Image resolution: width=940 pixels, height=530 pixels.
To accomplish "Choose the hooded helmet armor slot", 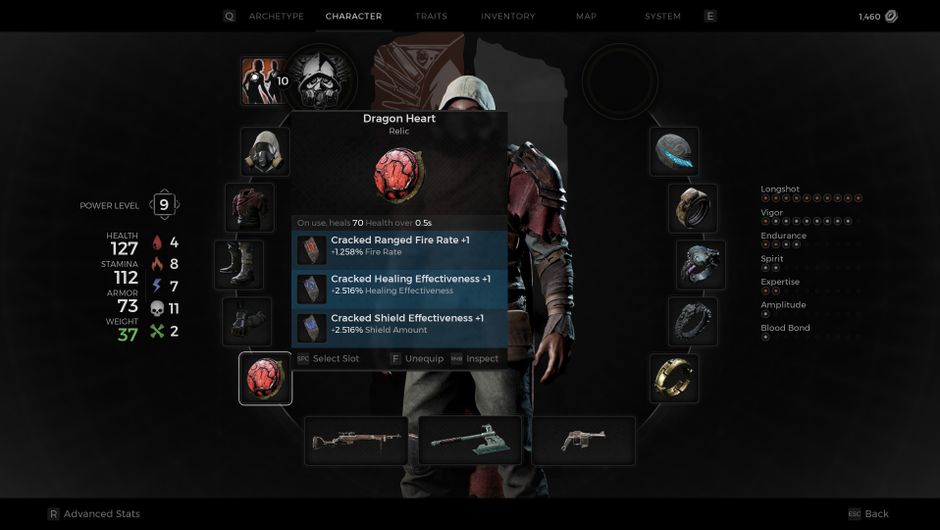I will pos(265,151).
